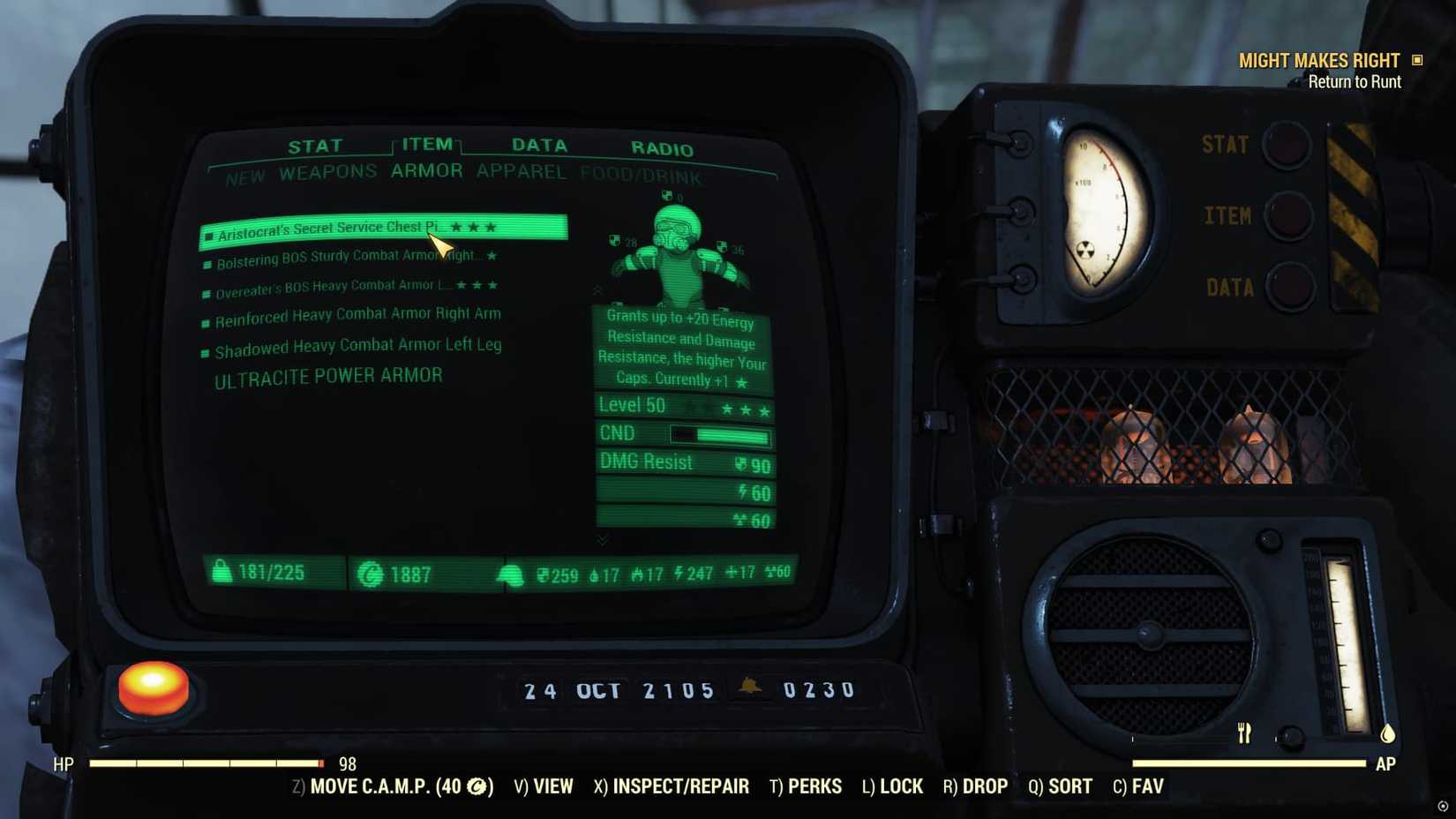Click the bell icon beside the clock

click(x=754, y=690)
